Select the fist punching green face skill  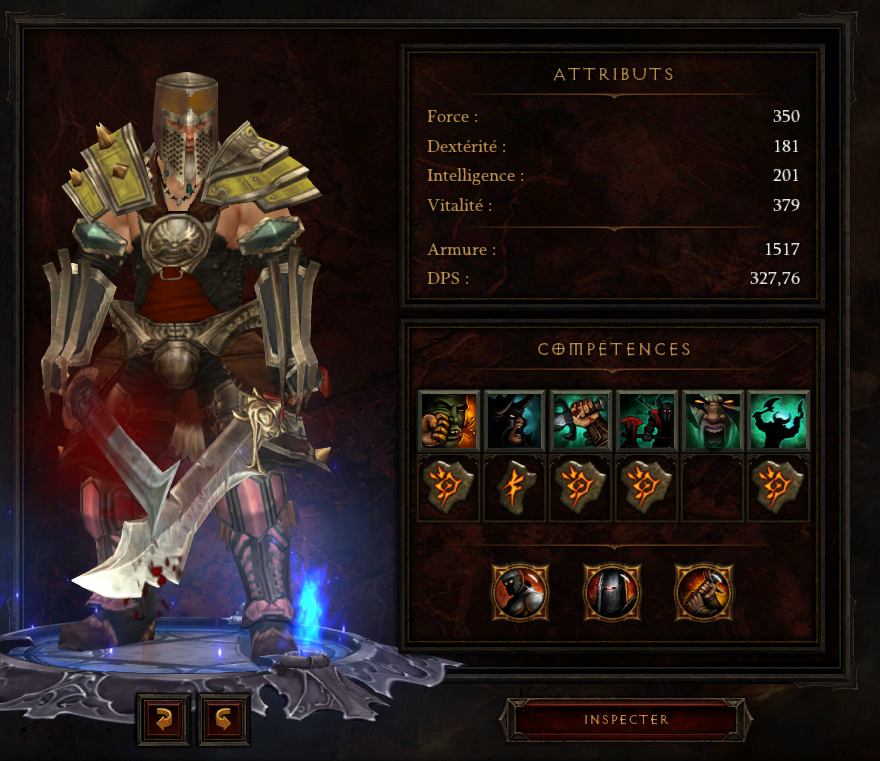tap(448, 420)
